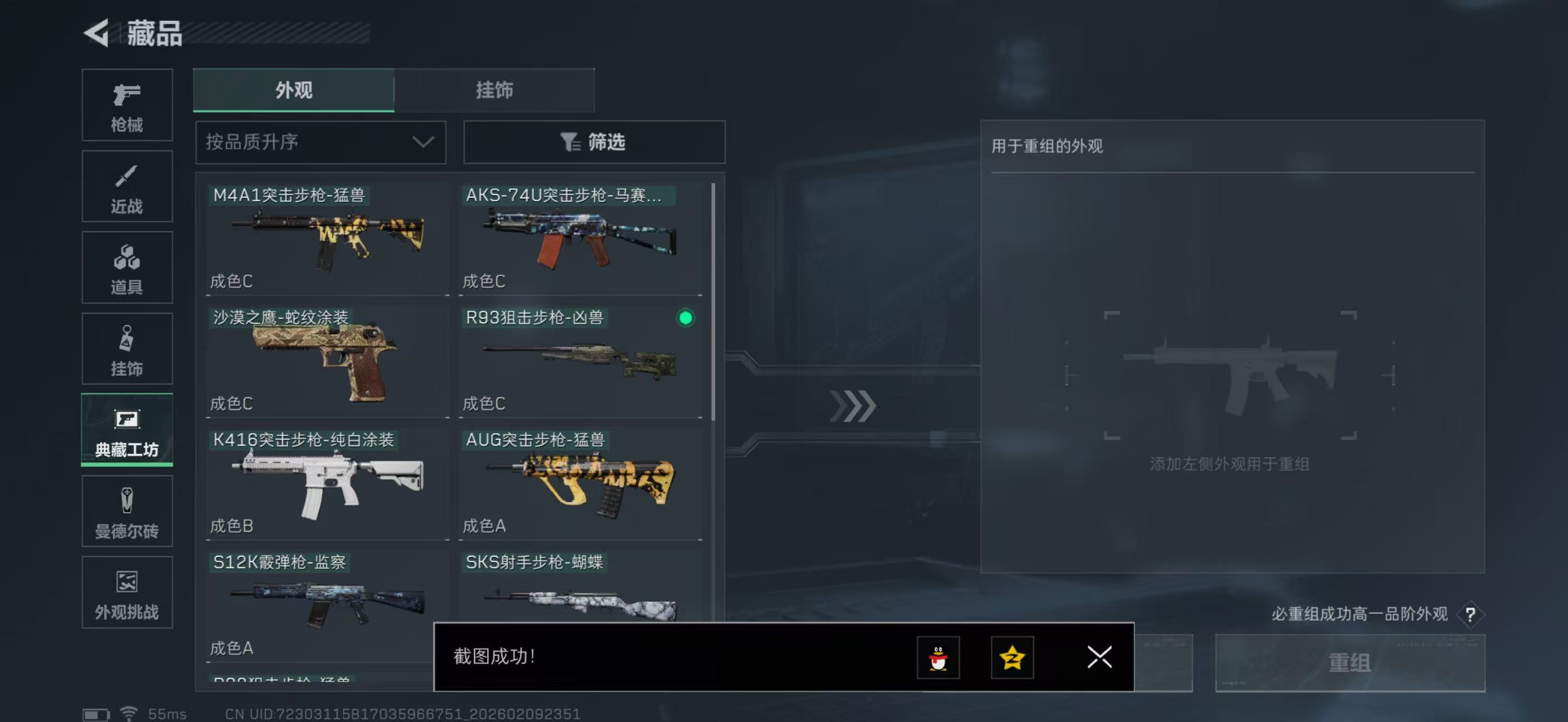The width and height of the screenshot is (1568, 722).
Task: Switch to the 挂饰 tab
Action: [494, 90]
